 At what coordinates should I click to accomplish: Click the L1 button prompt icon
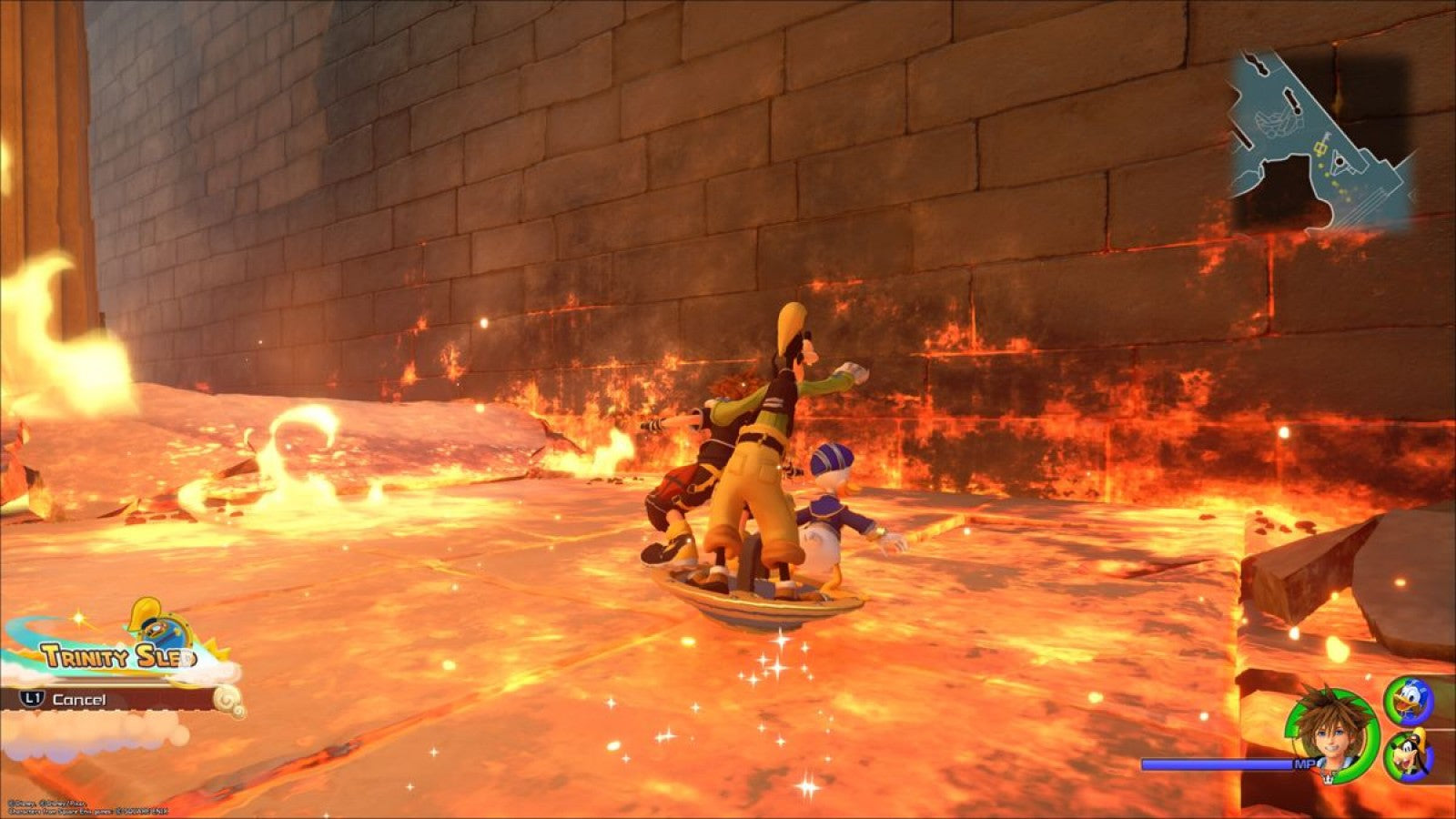pyautogui.click(x=33, y=698)
